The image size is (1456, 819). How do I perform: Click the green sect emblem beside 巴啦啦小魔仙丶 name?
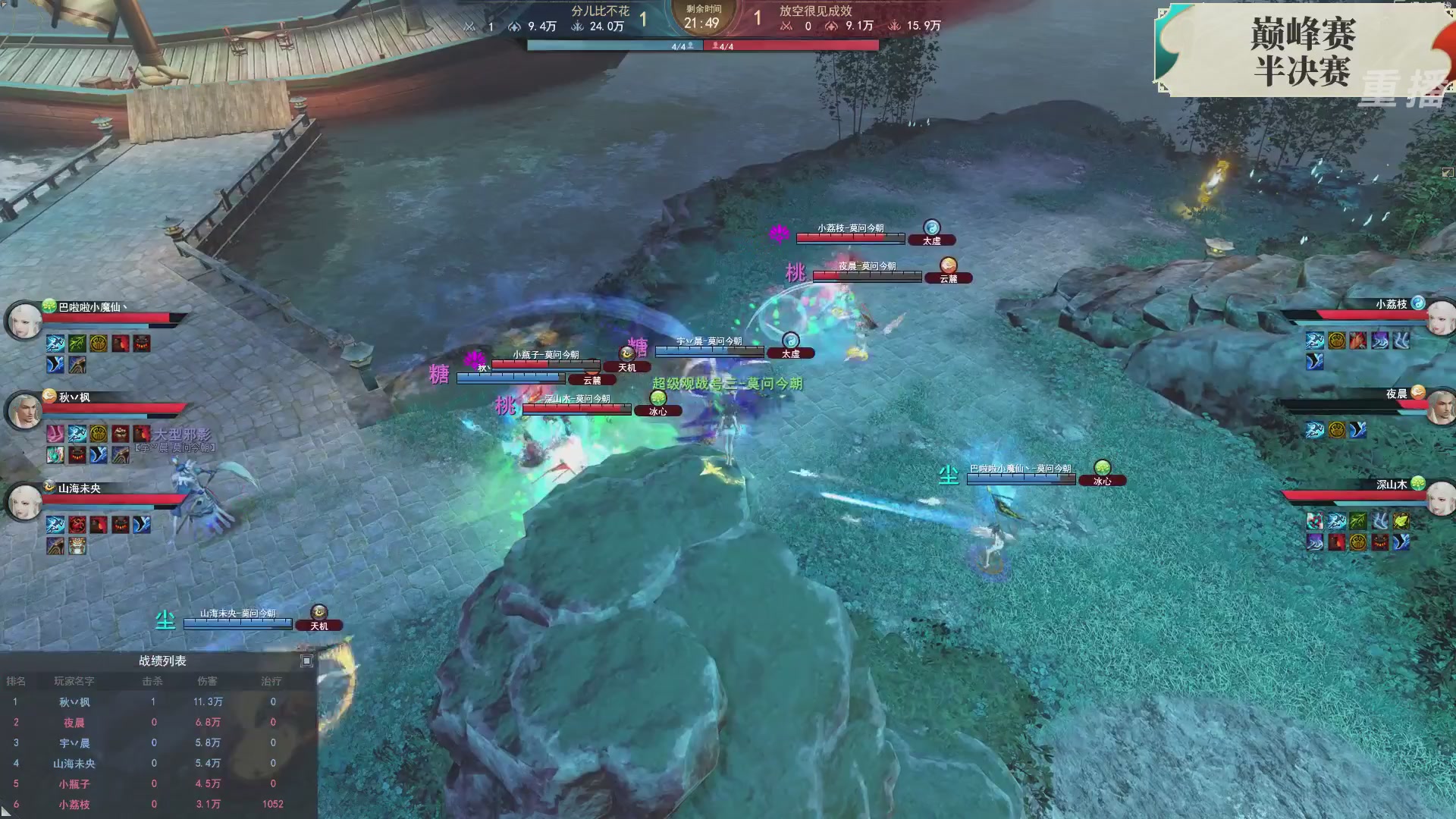click(48, 307)
